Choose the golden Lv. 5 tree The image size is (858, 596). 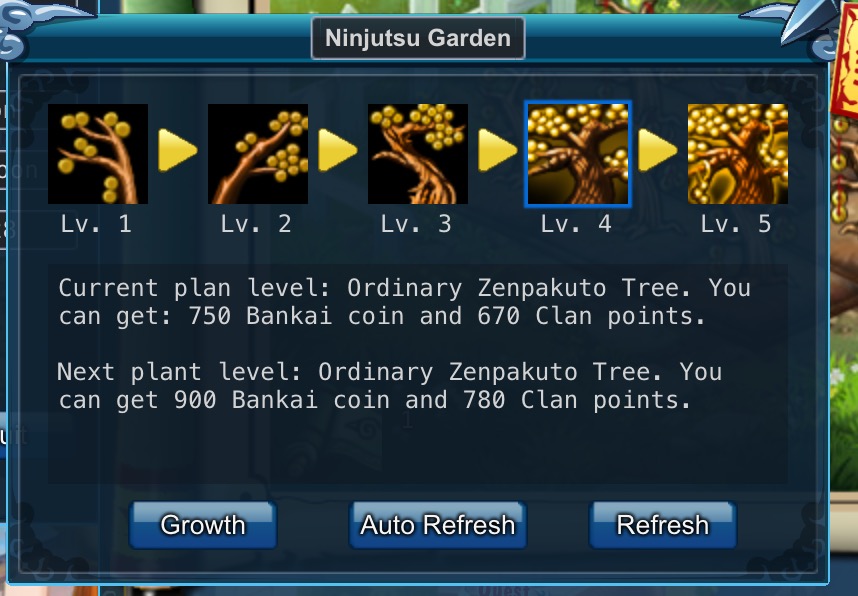point(738,154)
